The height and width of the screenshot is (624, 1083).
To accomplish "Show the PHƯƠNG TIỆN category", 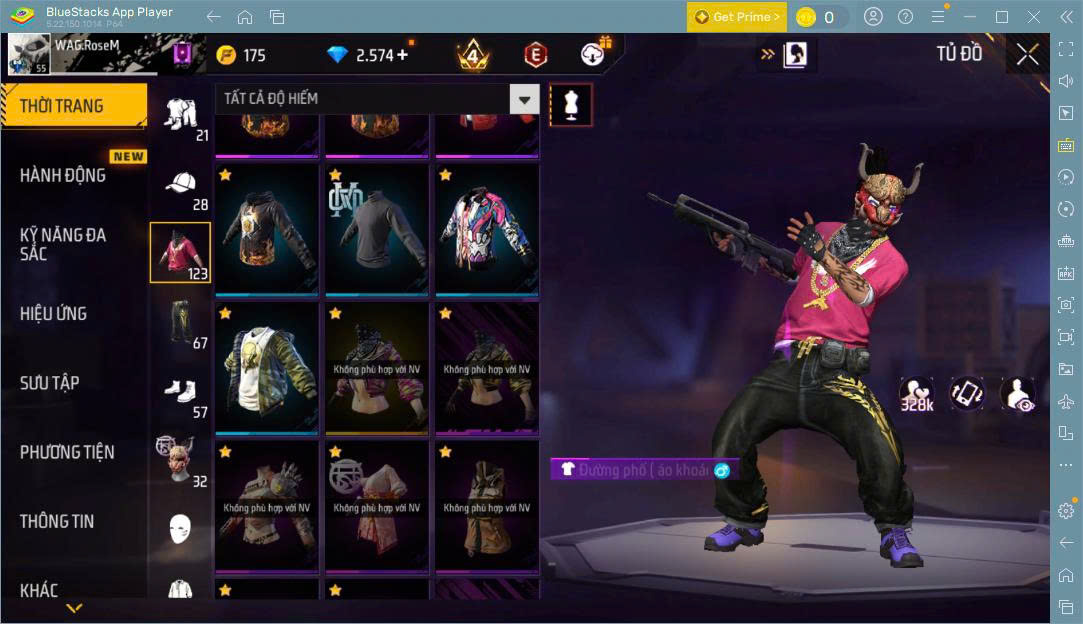I will tap(67, 452).
